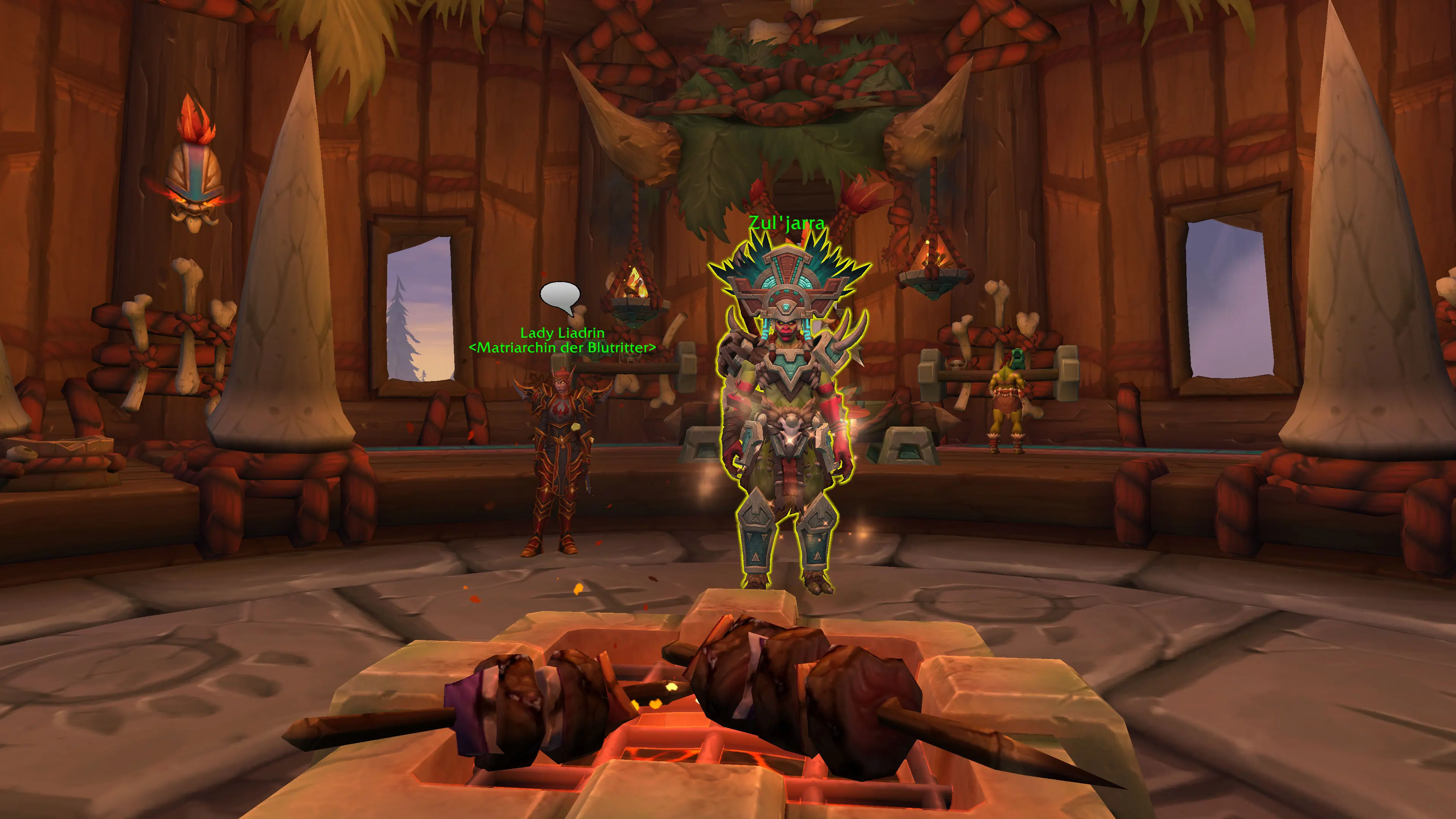Screen dimensions: 1456x819
Task: Select the Zul'jarra name label
Action: 786,223
